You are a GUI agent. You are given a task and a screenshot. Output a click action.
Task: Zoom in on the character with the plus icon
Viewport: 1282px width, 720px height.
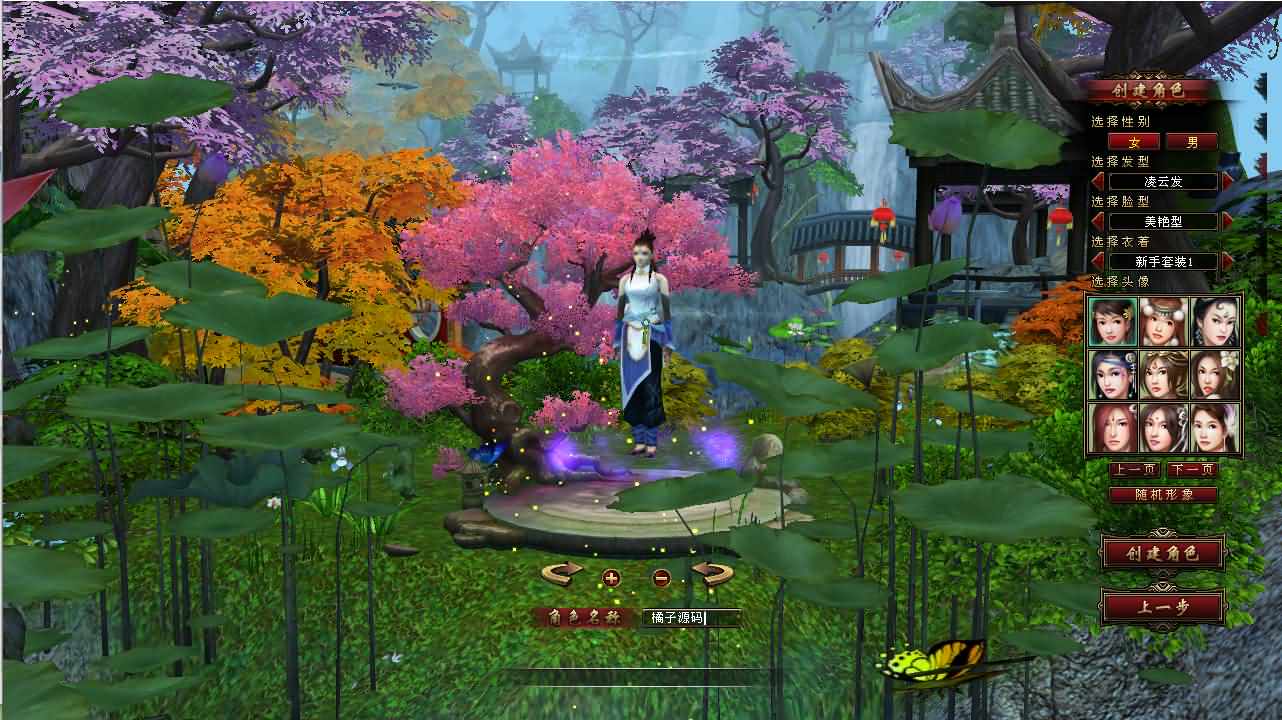coord(614,578)
